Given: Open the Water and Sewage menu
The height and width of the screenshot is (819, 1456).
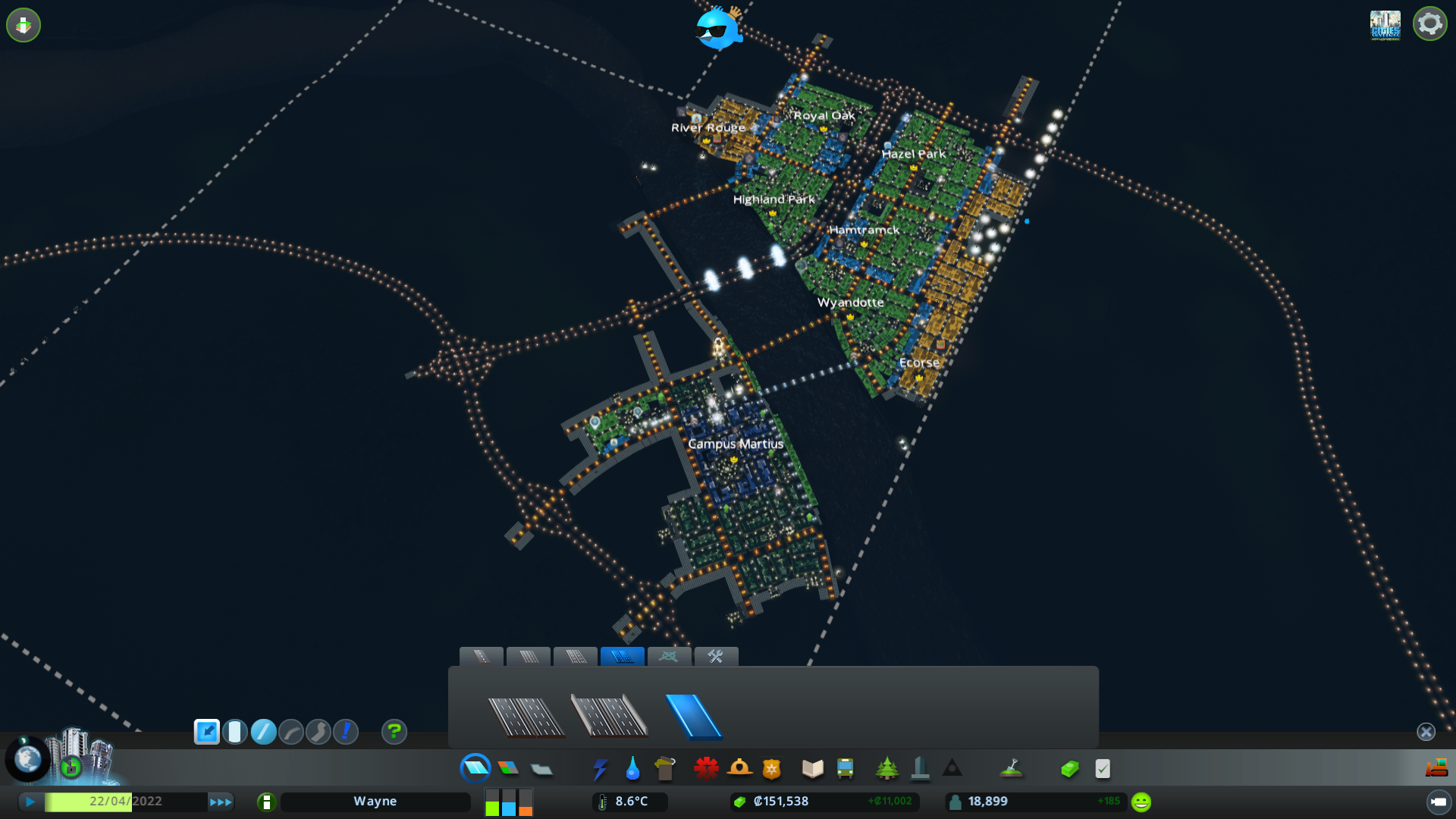Looking at the screenshot, I should (633, 768).
